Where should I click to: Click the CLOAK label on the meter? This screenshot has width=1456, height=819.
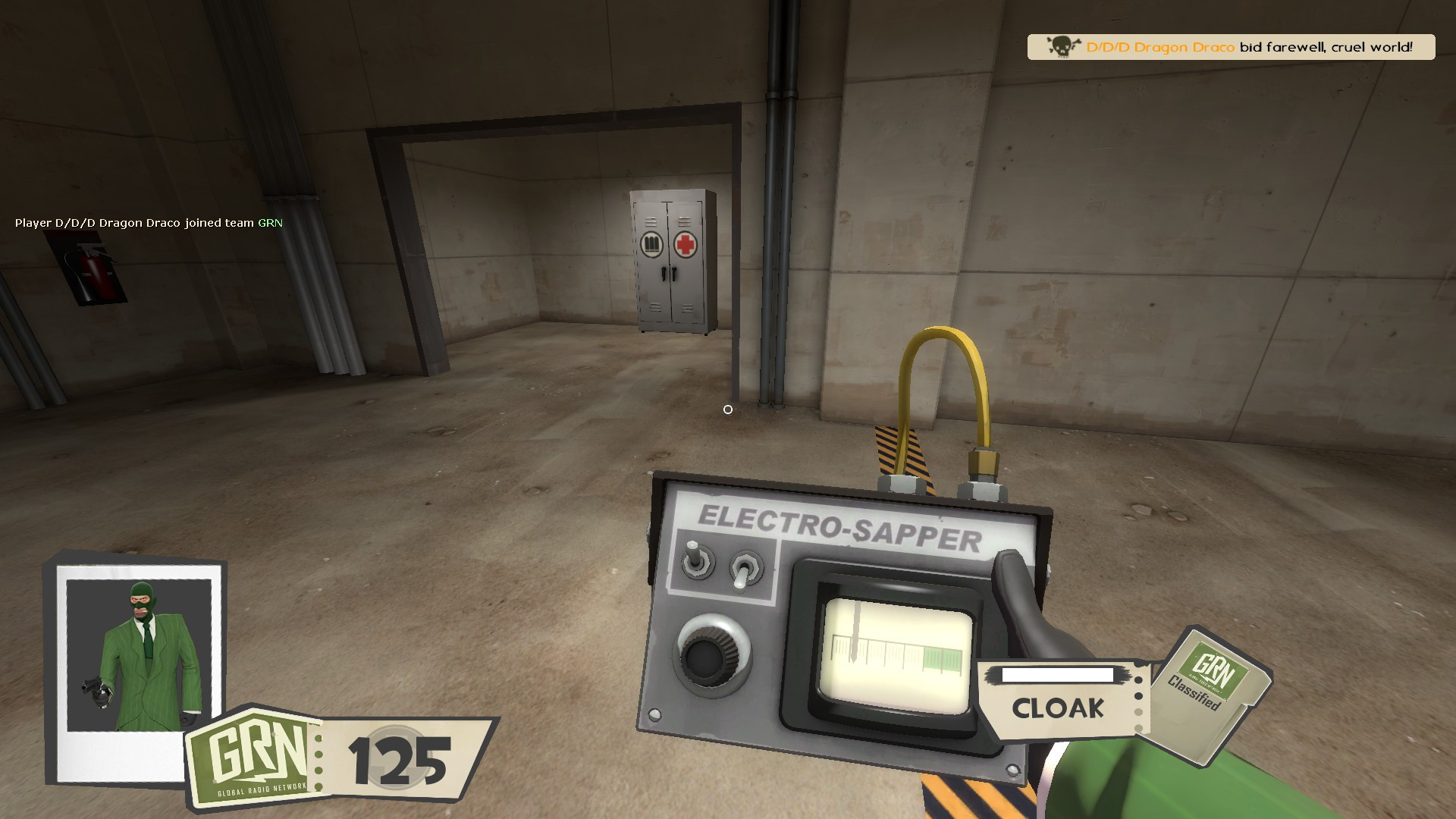click(1059, 709)
